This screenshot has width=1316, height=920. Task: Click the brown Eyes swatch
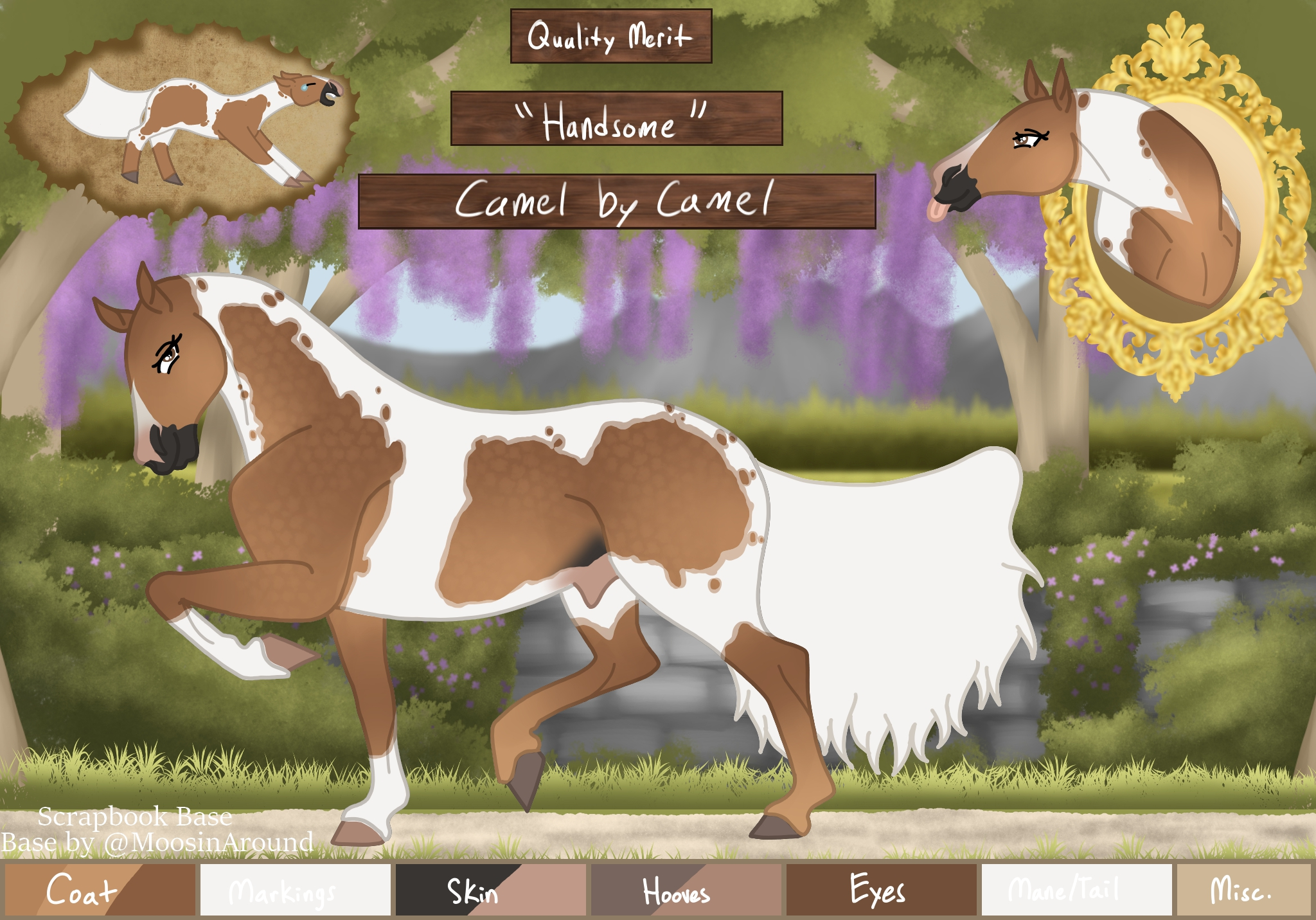pos(881,890)
